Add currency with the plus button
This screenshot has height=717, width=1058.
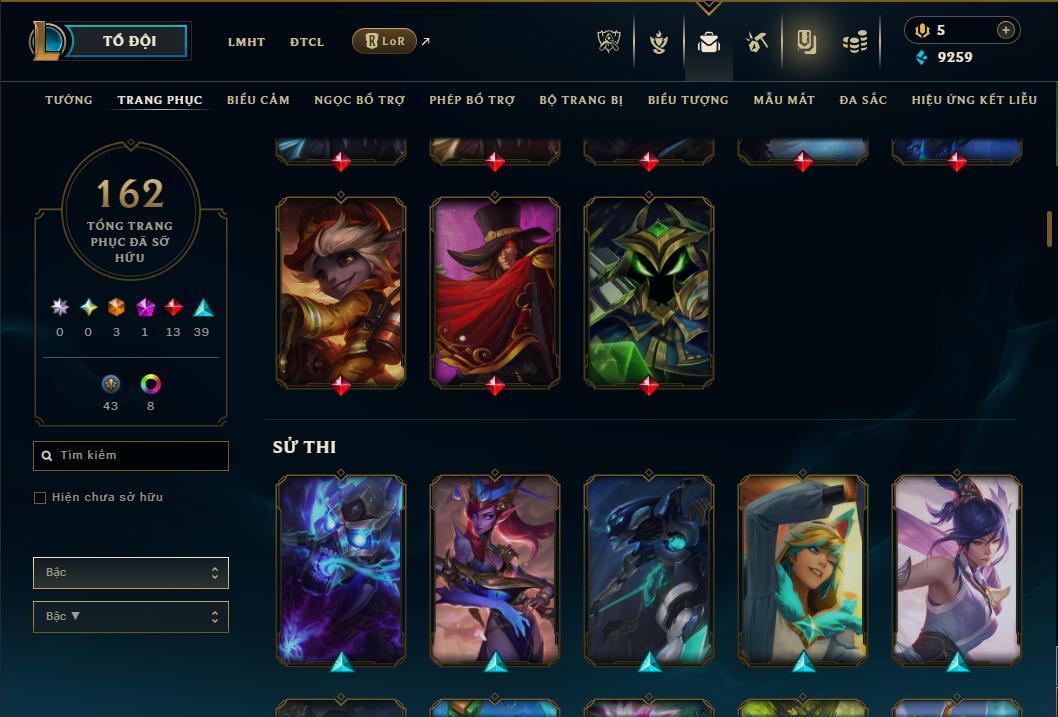click(1005, 30)
